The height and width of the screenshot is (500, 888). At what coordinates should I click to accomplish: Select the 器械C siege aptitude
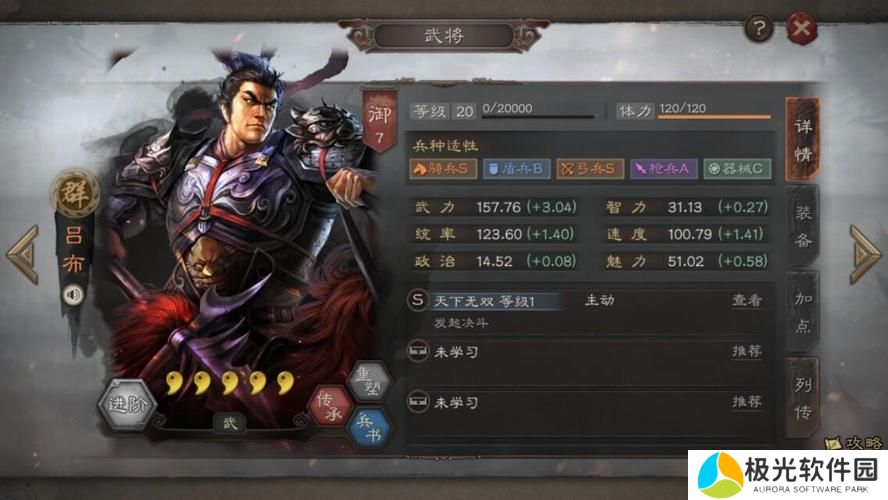point(737,168)
